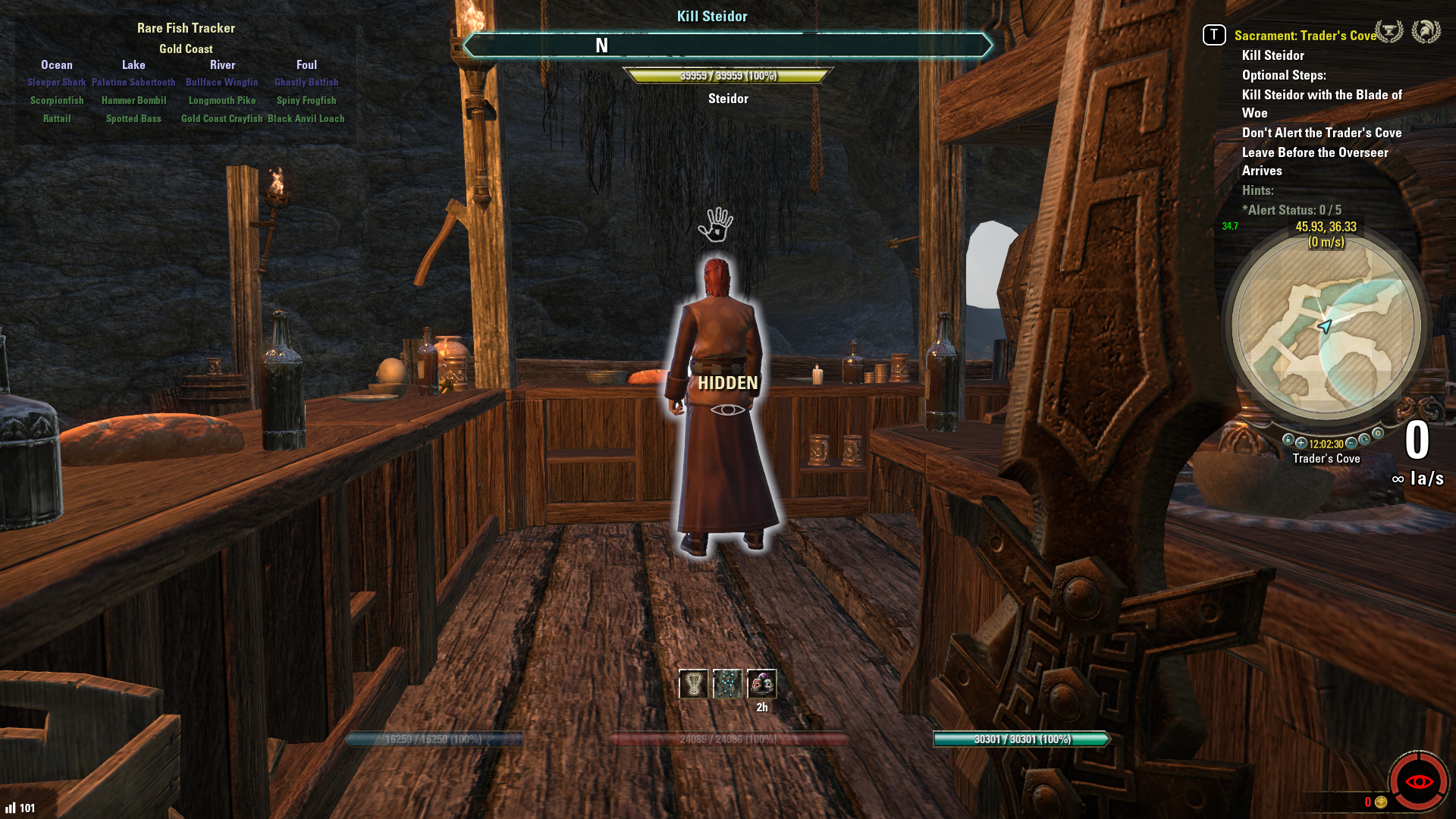
Task: Click the Gold Coast Crayfish entry
Action: pyautogui.click(x=221, y=119)
